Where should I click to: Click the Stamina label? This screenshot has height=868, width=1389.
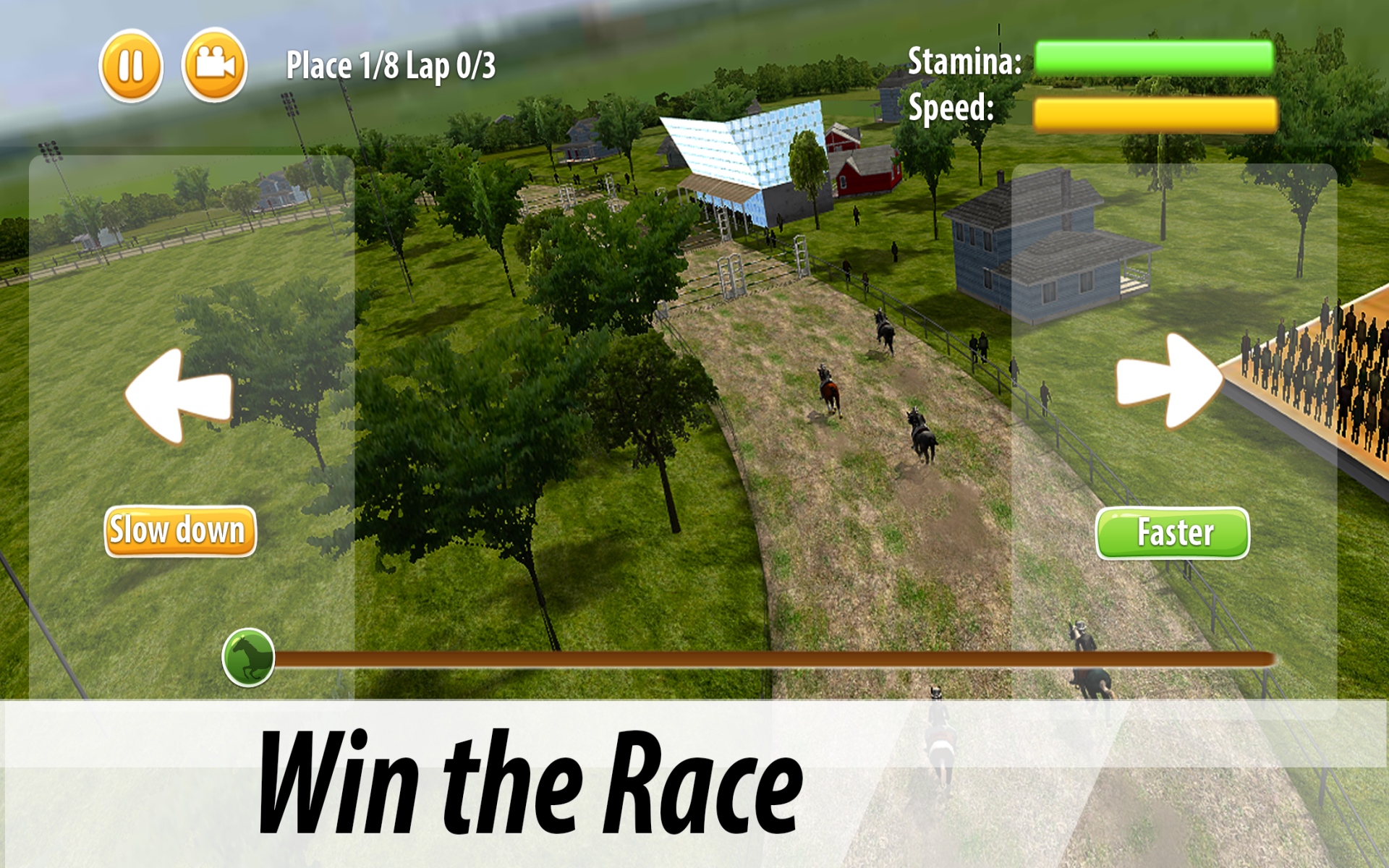964,61
